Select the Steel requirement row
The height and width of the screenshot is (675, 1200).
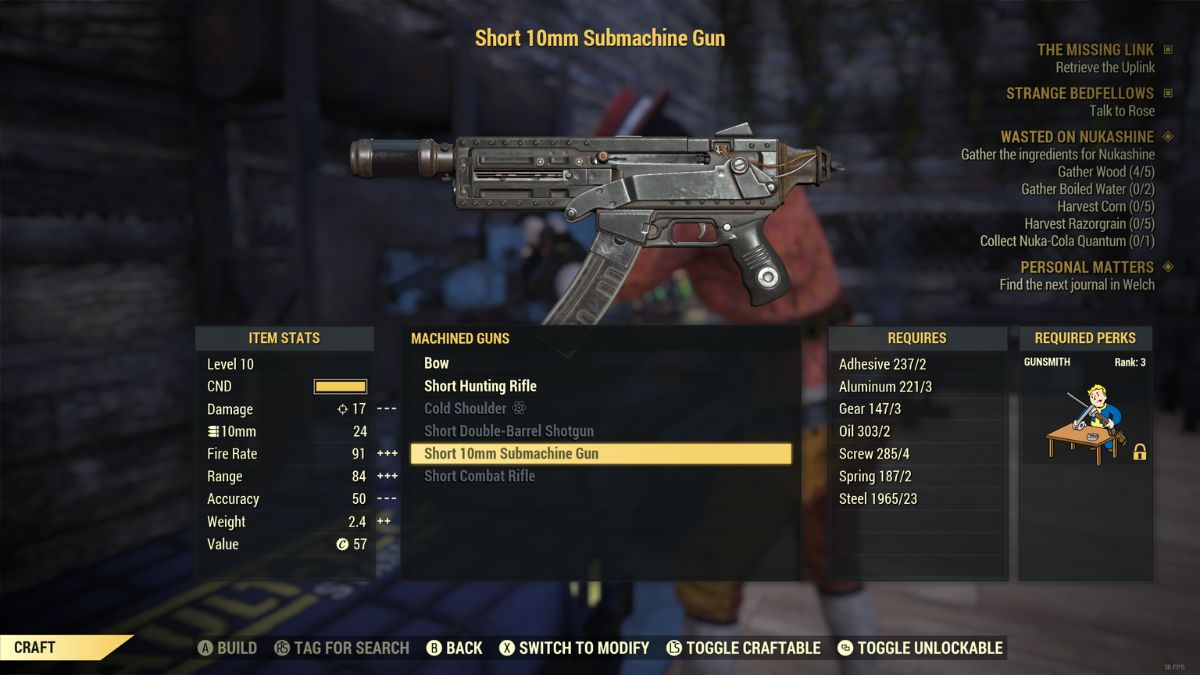pyautogui.click(x=877, y=499)
